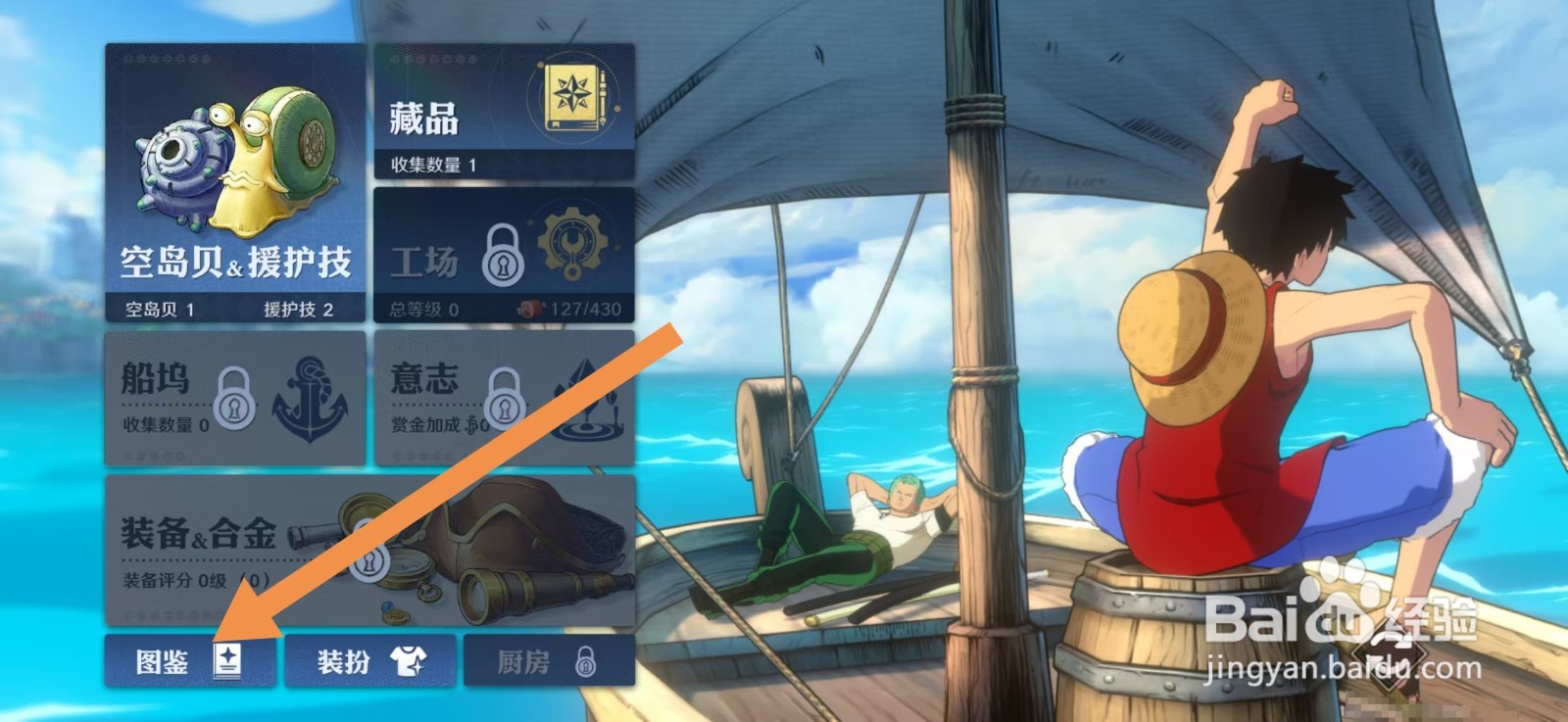Click the lock toggle on the 意志 panel

pyautogui.click(x=505, y=402)
